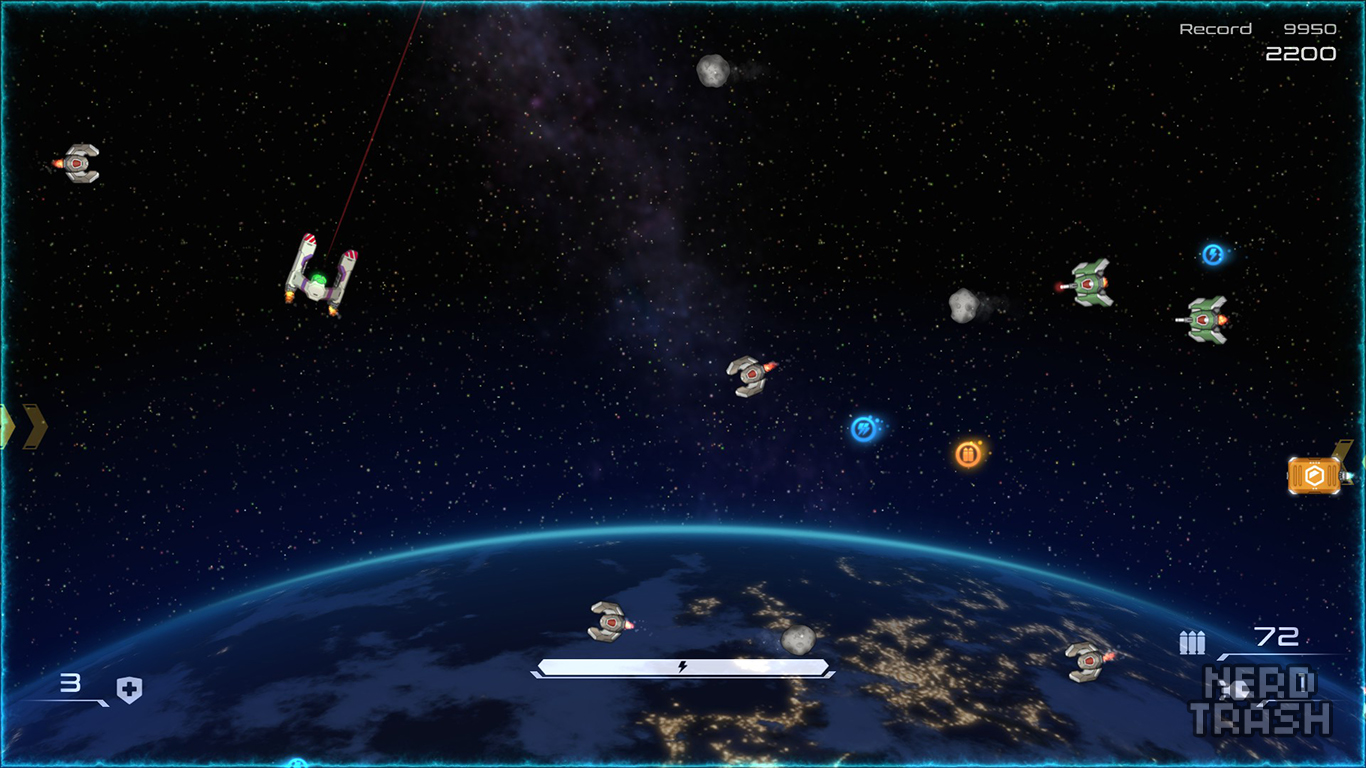Screen dimensions: 1366x768
Task: Click the shield icon beside the lives count
Action: coord(129,689)
